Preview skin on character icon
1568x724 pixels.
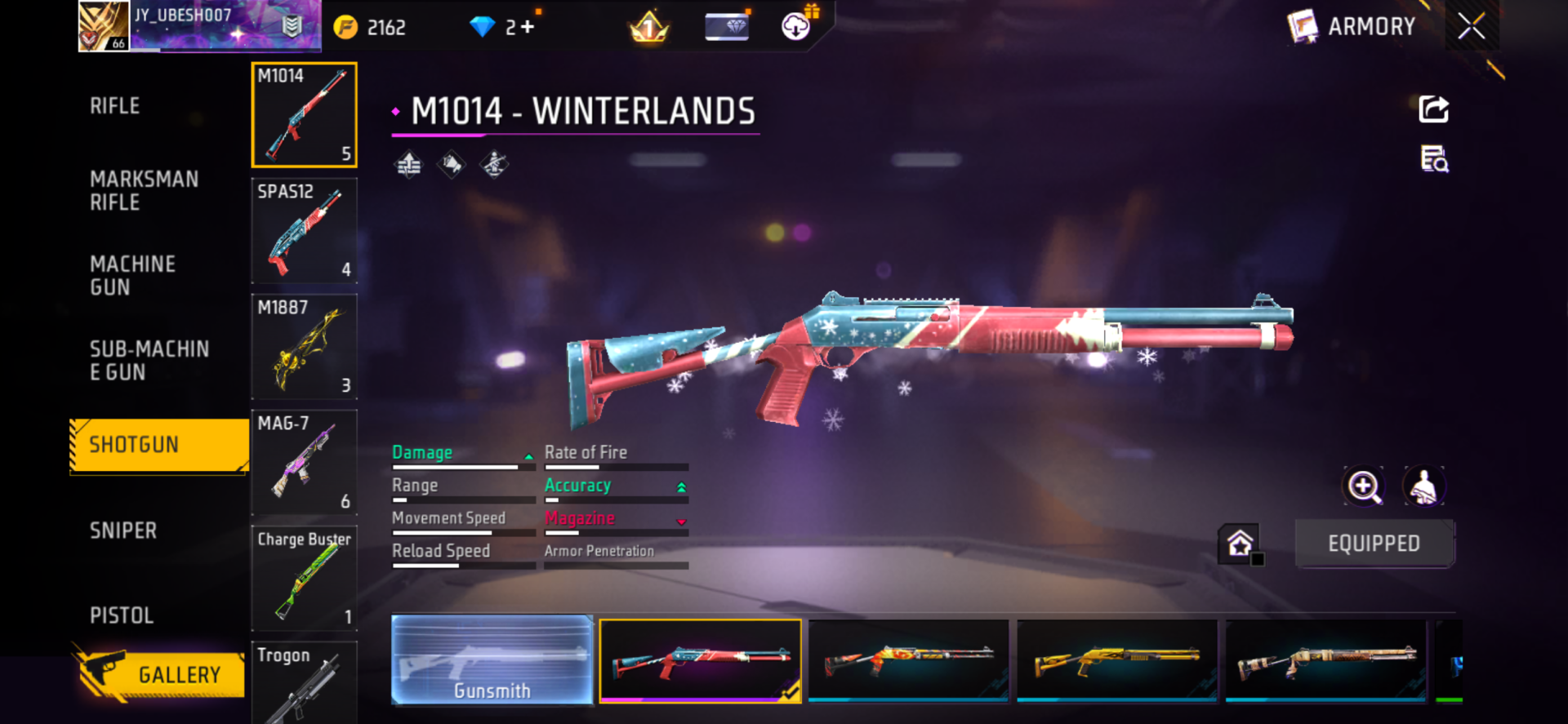point(1423,486)
